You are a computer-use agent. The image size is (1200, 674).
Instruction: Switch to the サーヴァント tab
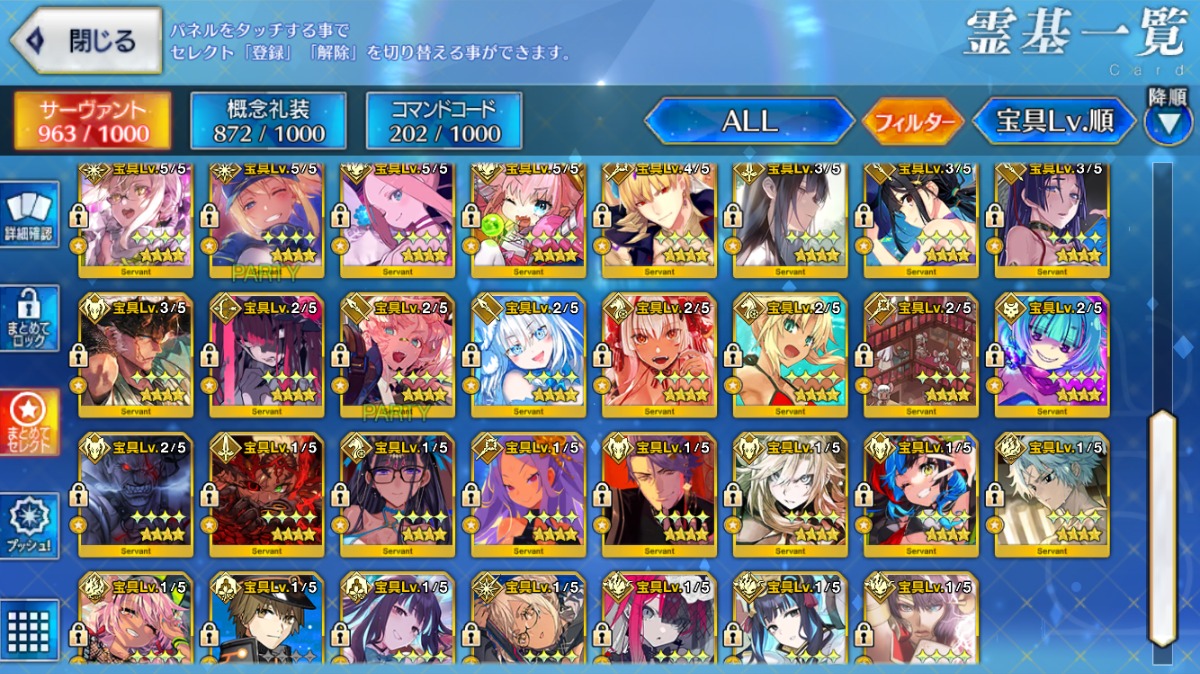[x=91, y=121]
